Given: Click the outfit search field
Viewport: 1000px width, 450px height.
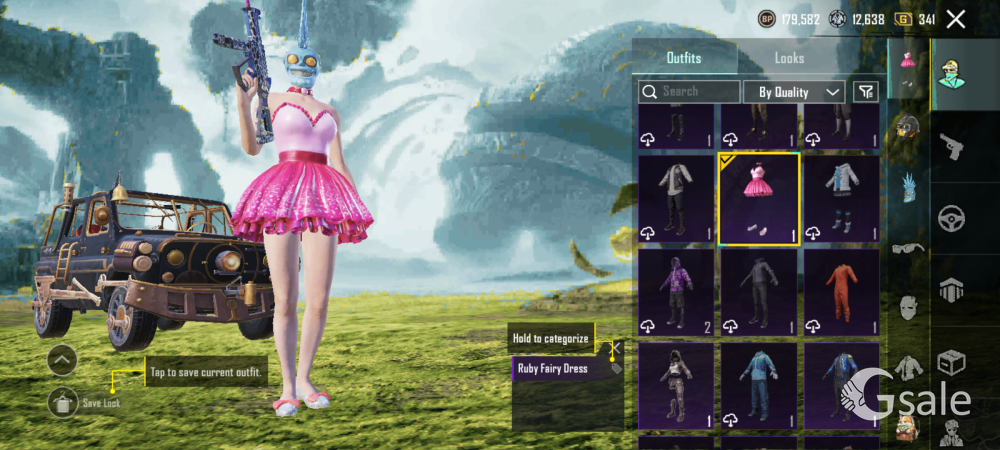Looking at the screenshot, I should tap(690, 91).
